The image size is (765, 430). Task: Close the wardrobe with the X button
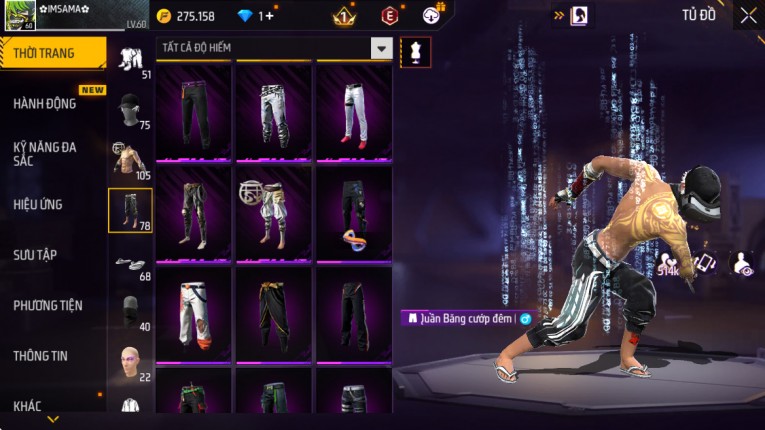coord(748,15)
